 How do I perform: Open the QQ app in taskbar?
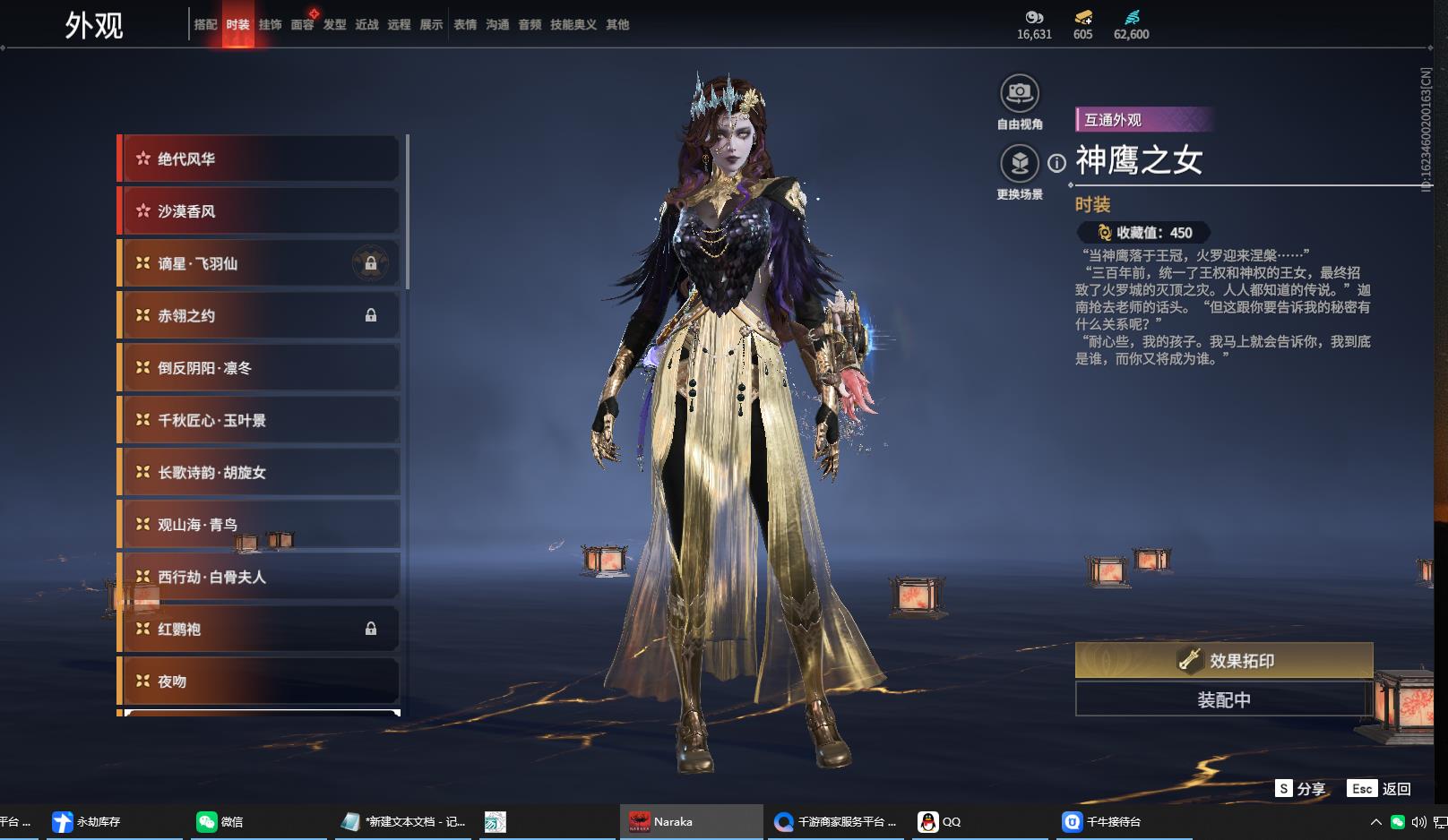(940, 821)
